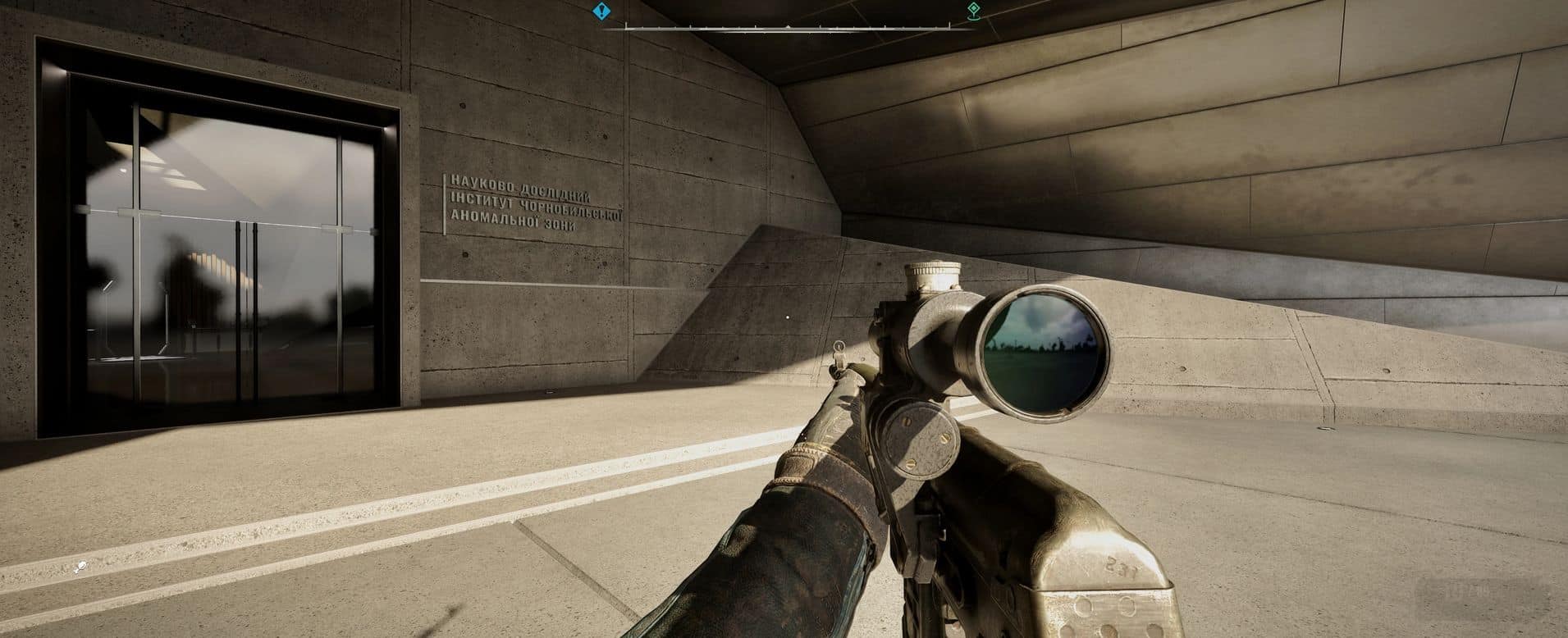Click the compass bar's center pointer
This screenshot has height=638, width=1568.
(x=788, y=27)
